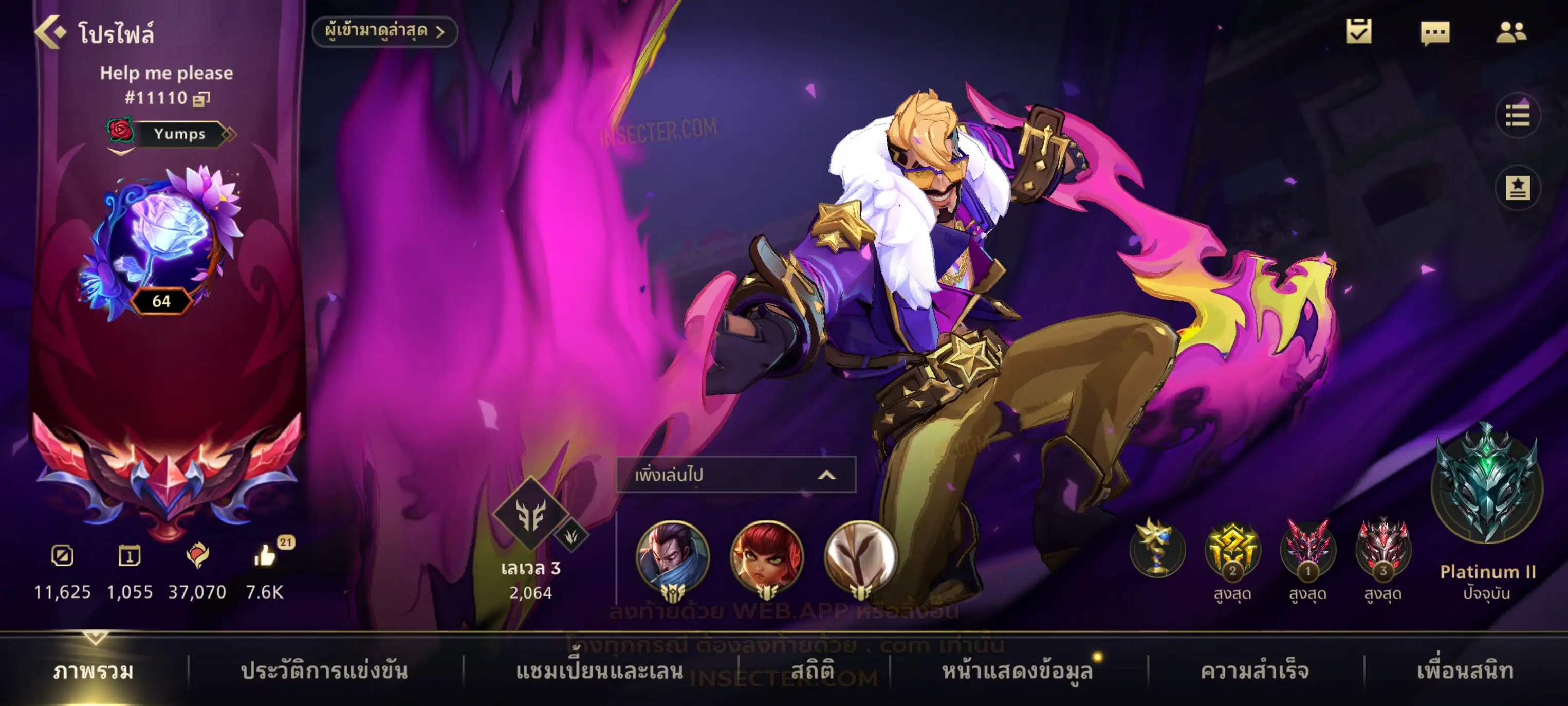
Task: Open the recent visitors list button
Action: 384,32
